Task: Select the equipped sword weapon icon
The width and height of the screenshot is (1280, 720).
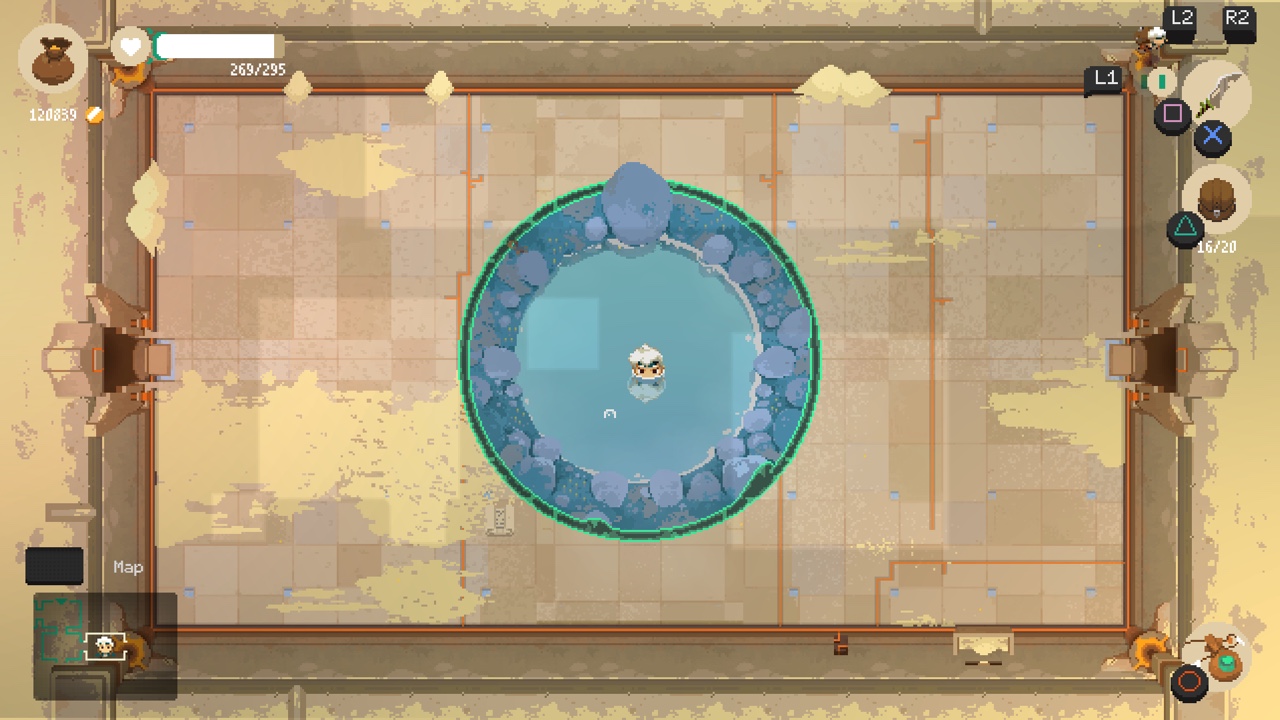Action: [x=1218, y=92]
